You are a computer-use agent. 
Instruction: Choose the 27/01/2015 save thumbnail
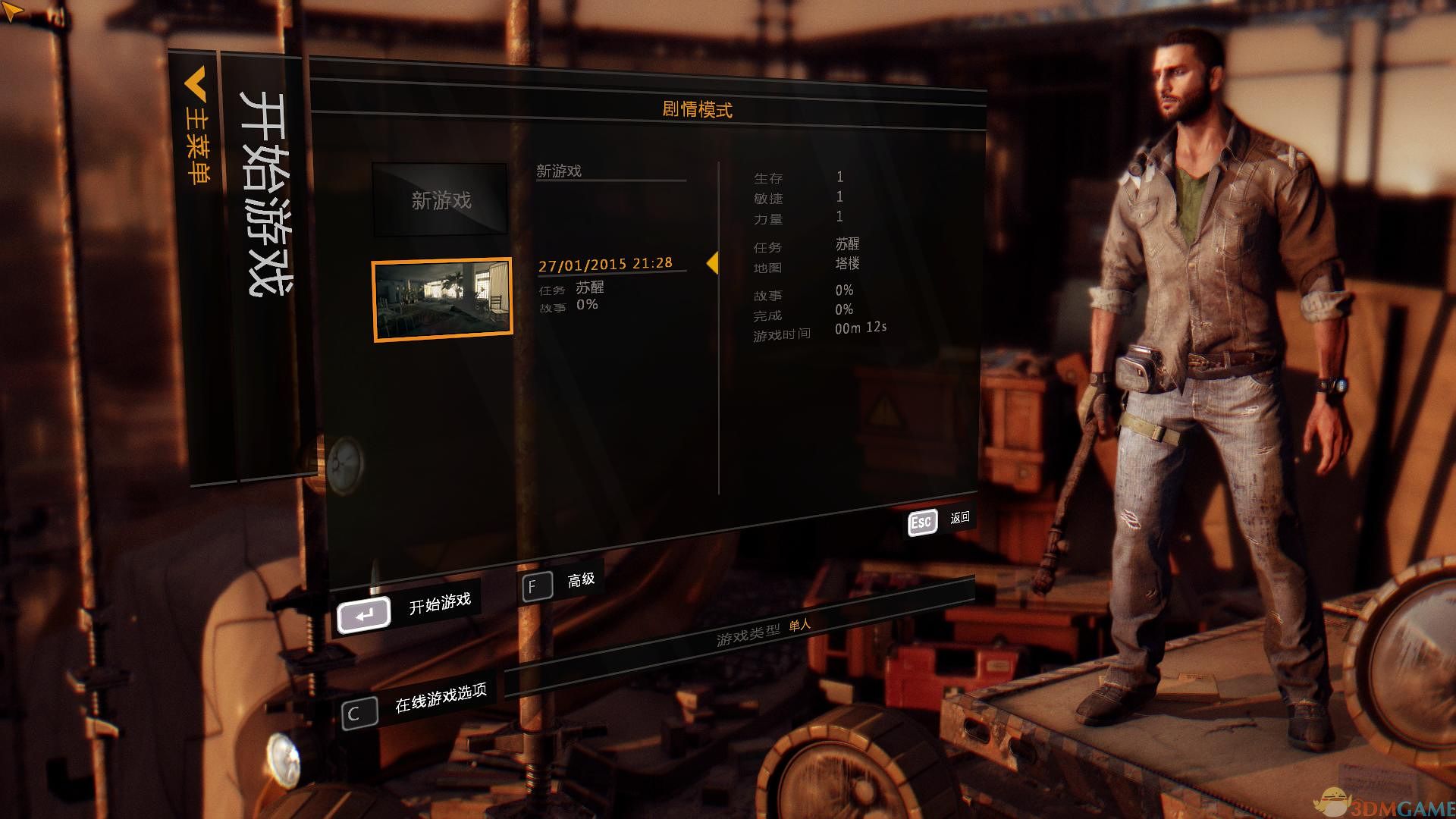point(442,300)
